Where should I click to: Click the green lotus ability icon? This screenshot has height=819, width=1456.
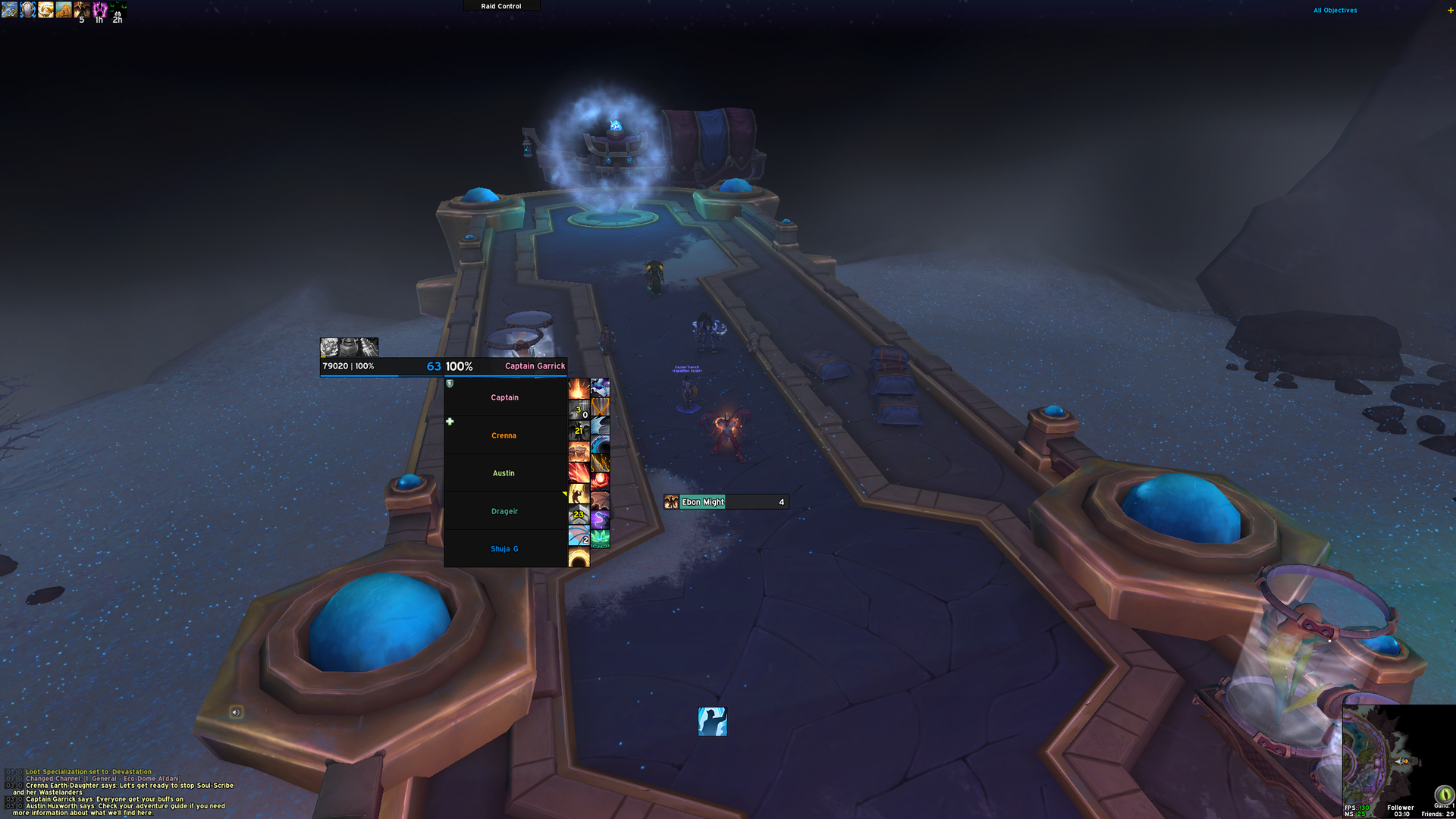point(600,538)
